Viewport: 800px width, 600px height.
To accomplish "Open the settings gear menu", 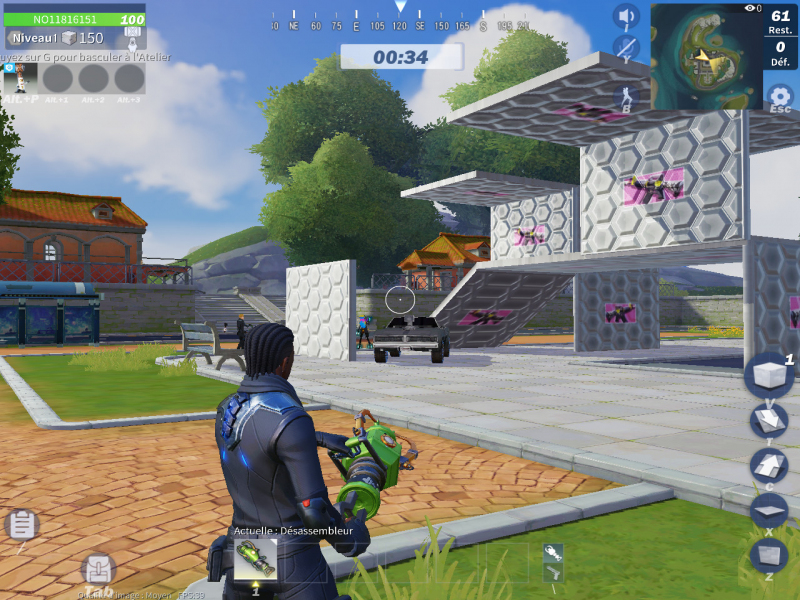I will 779,97.
